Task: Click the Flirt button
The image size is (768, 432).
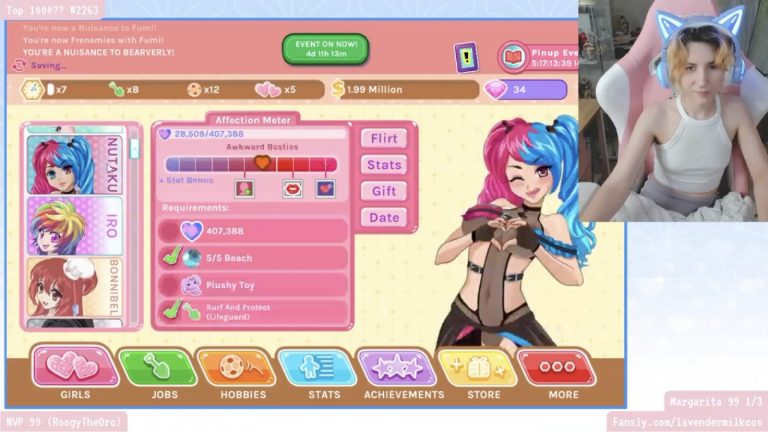Action: (x=384, y=139)
